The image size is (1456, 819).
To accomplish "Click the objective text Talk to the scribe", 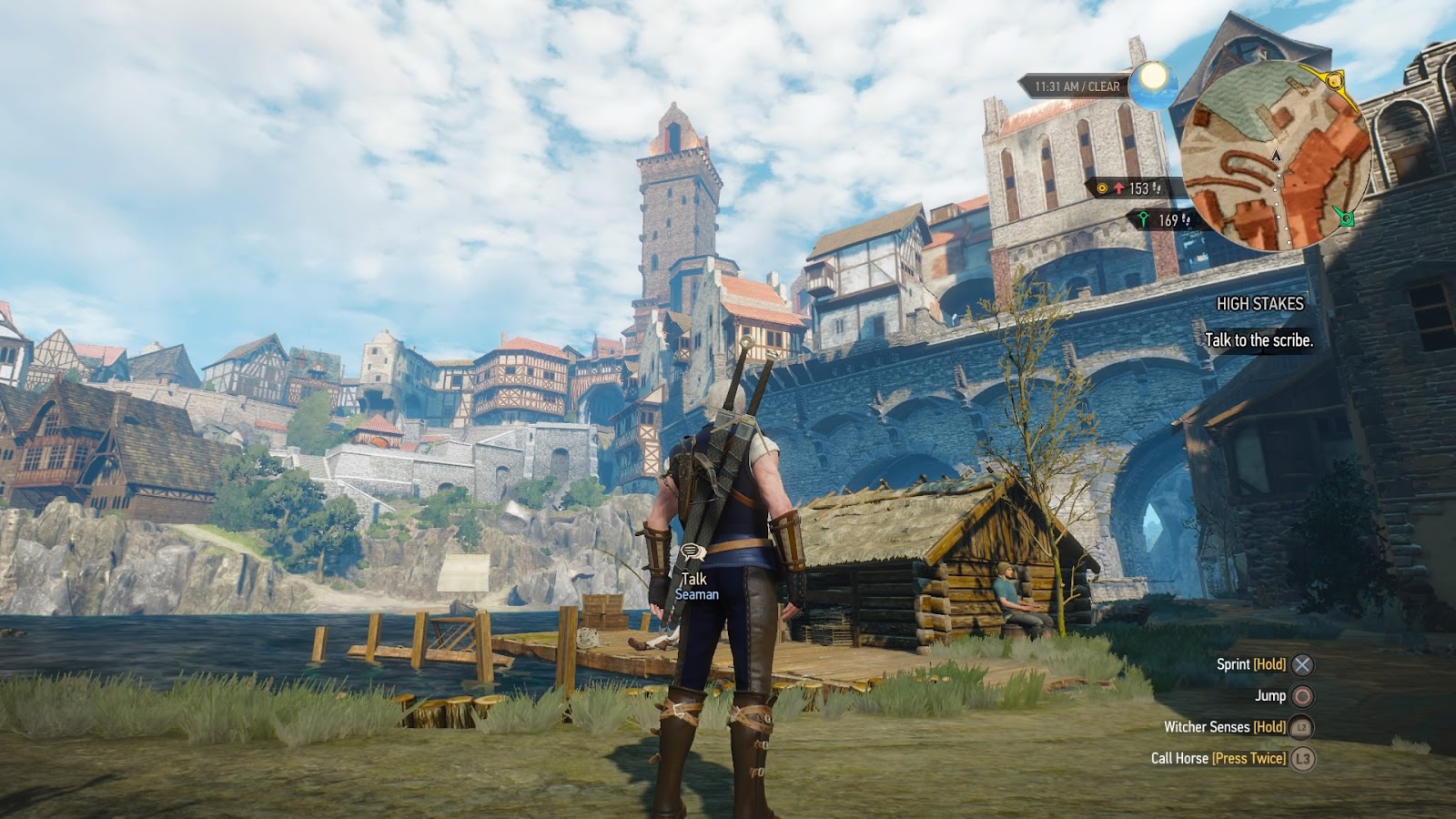I will 1259,338.
